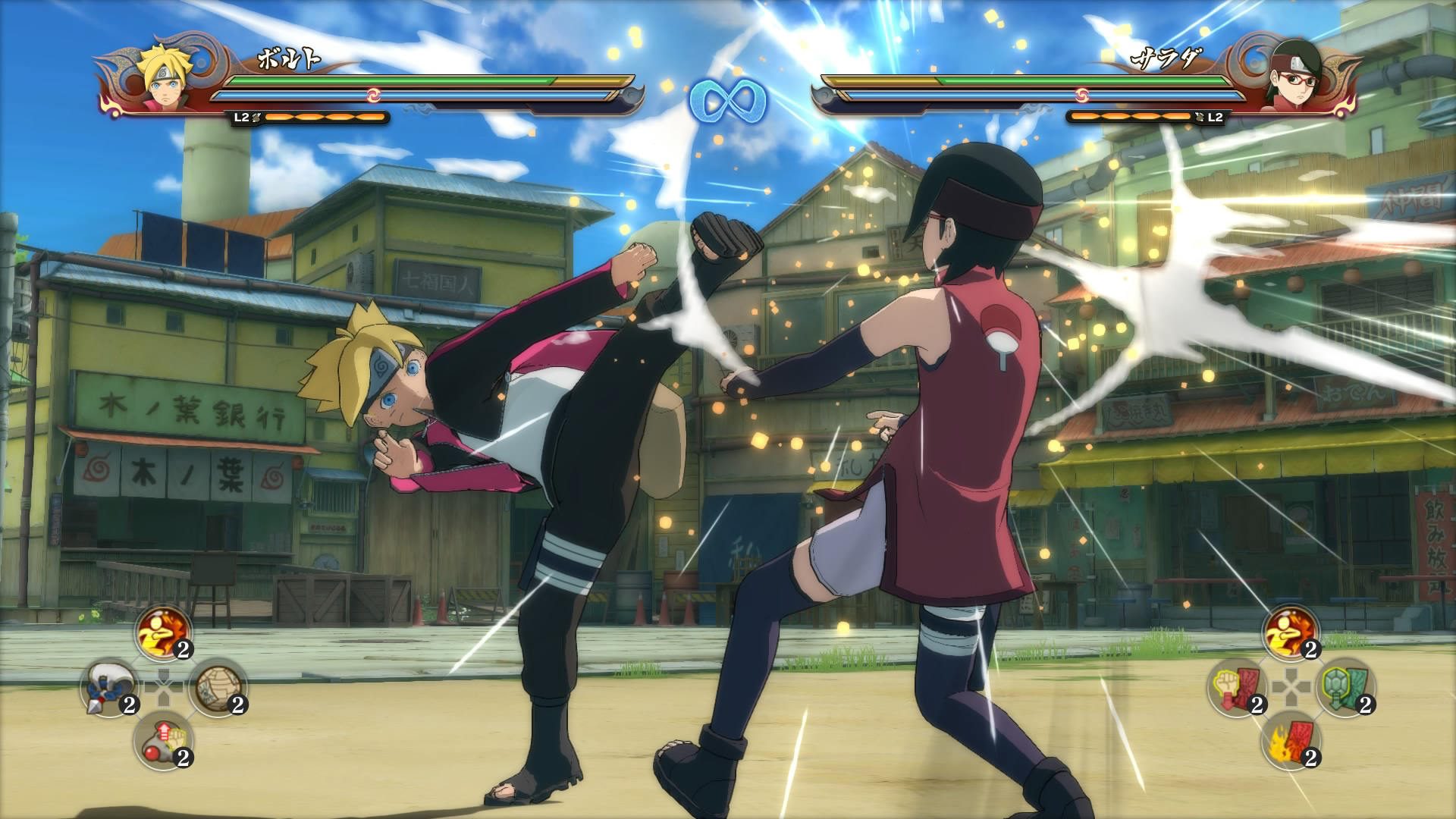Select Boruto's kunai pouch item

(108, 687)
